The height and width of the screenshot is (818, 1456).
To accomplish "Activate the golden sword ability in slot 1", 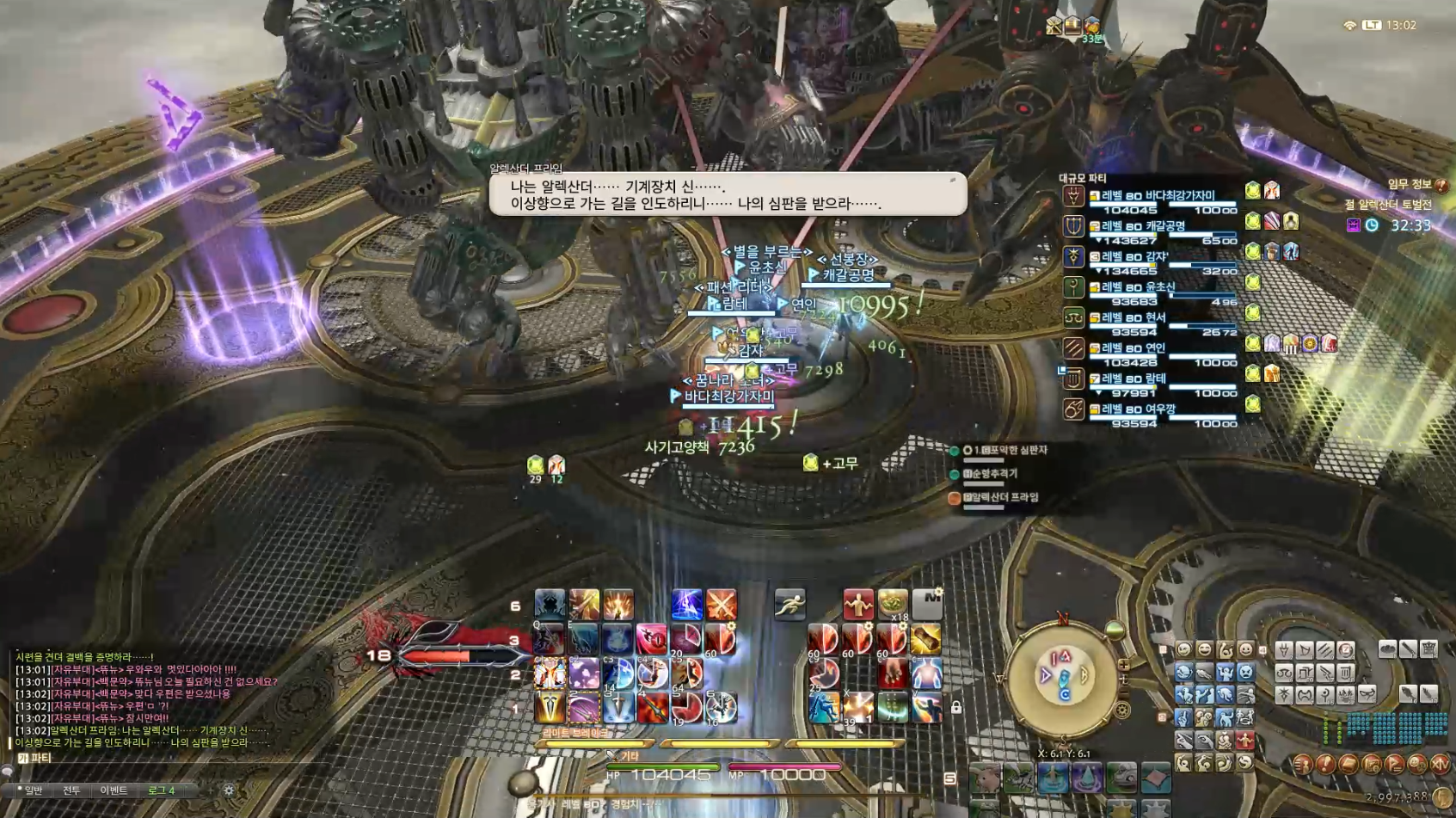I will [550, 708].
